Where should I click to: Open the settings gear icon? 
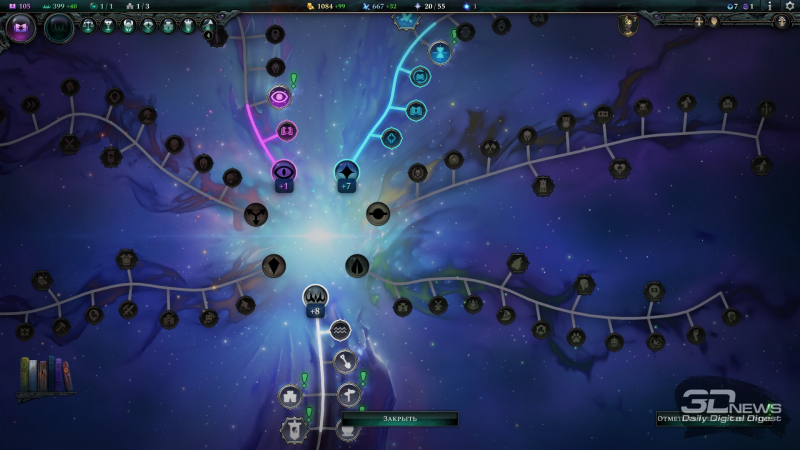(789, 6)
